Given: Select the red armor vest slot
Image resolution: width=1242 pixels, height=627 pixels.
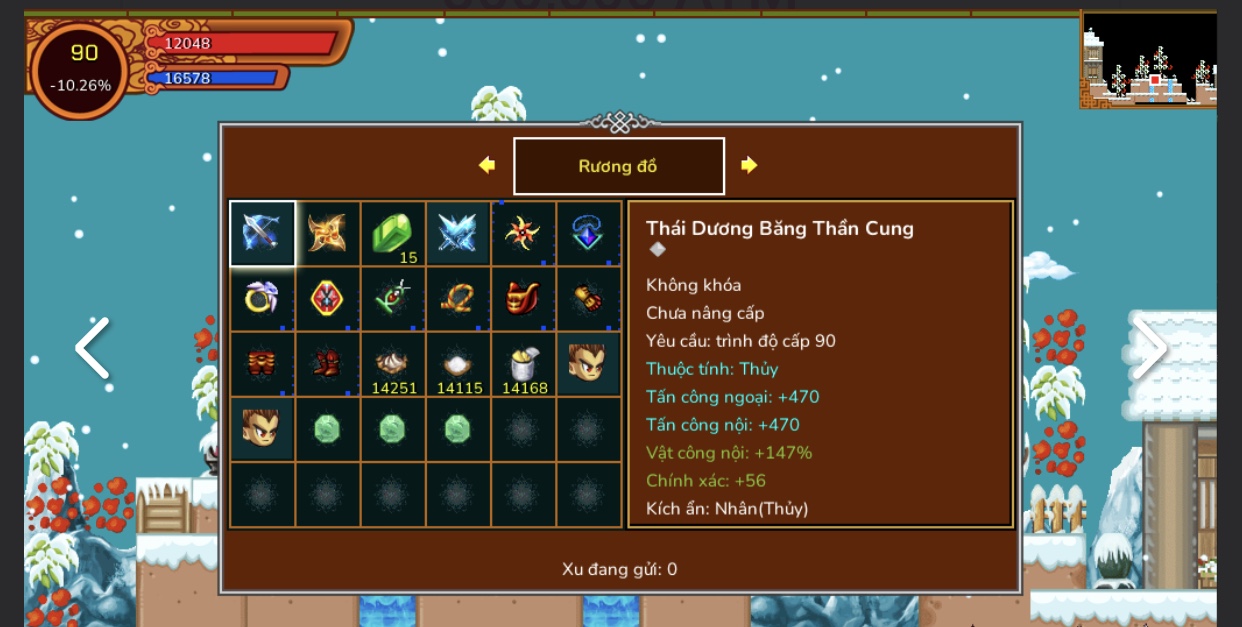Looking at the screenshot, I should click(523, 298).
